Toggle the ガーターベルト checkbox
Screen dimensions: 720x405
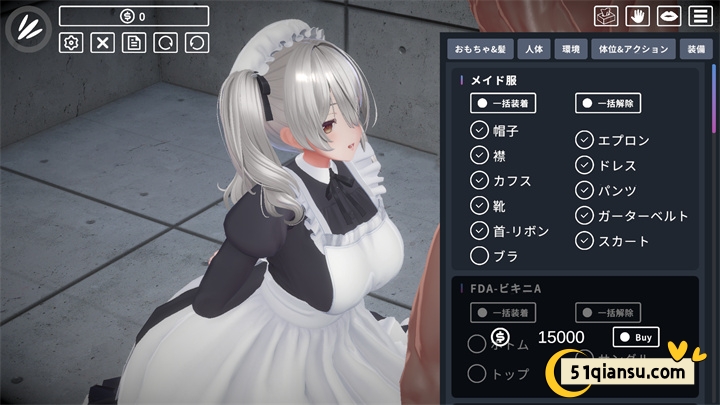pos(585,215)
